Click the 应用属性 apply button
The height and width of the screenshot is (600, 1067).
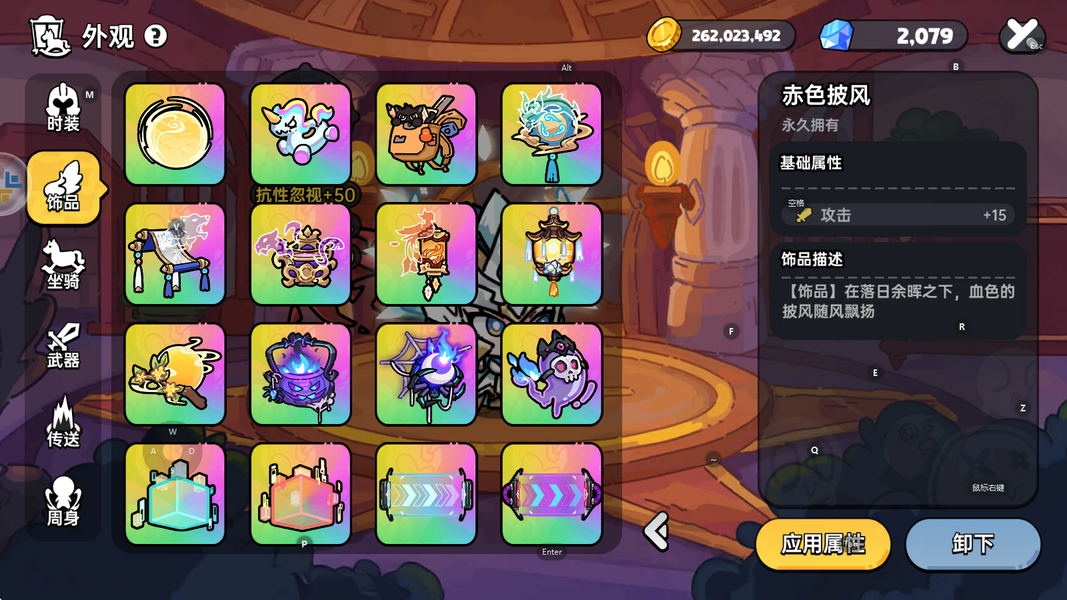pos(823,544)
